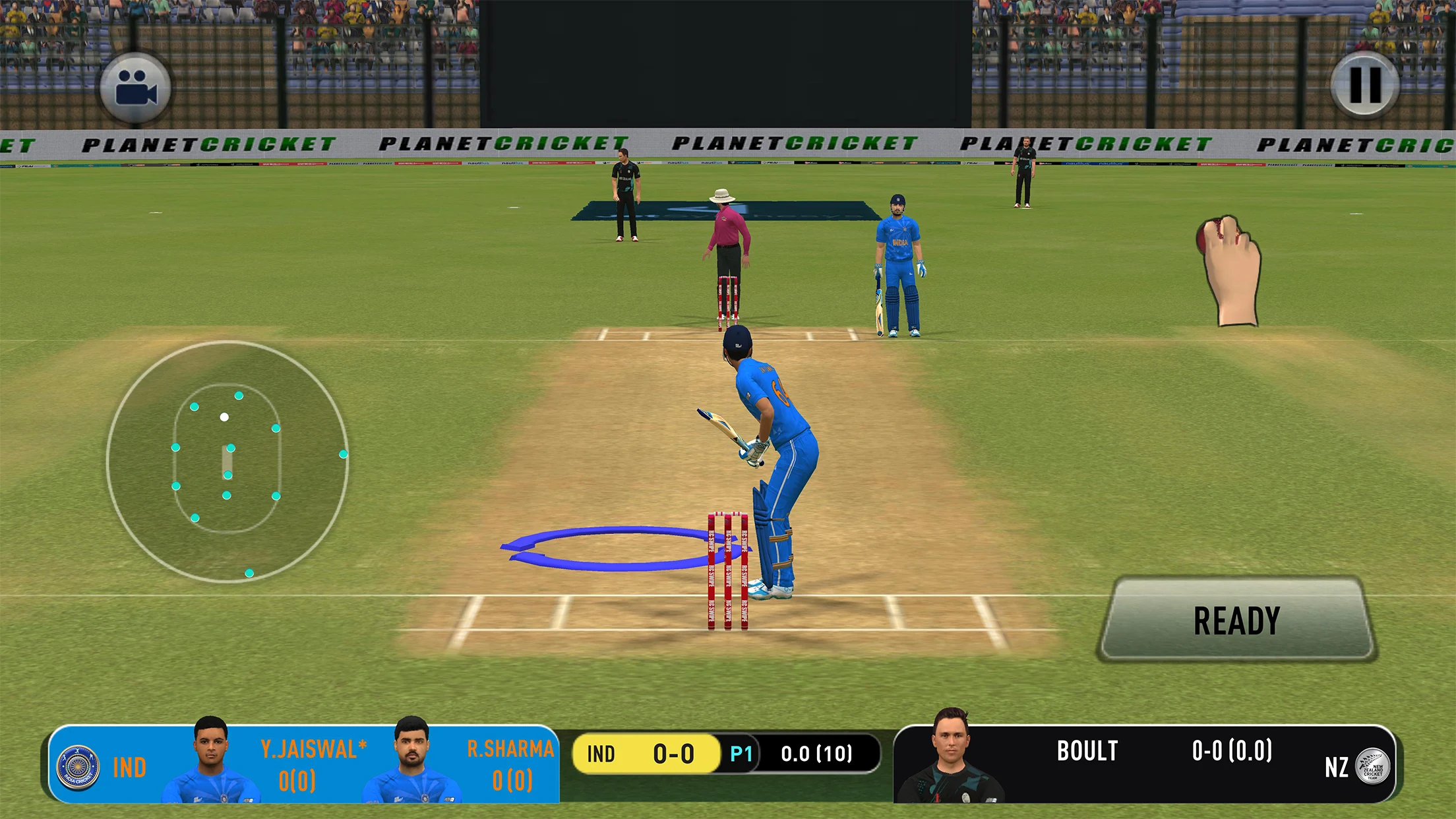Click the India team badge
Viewport: 1456px width, 819px height.
click(x=78, y=768)
